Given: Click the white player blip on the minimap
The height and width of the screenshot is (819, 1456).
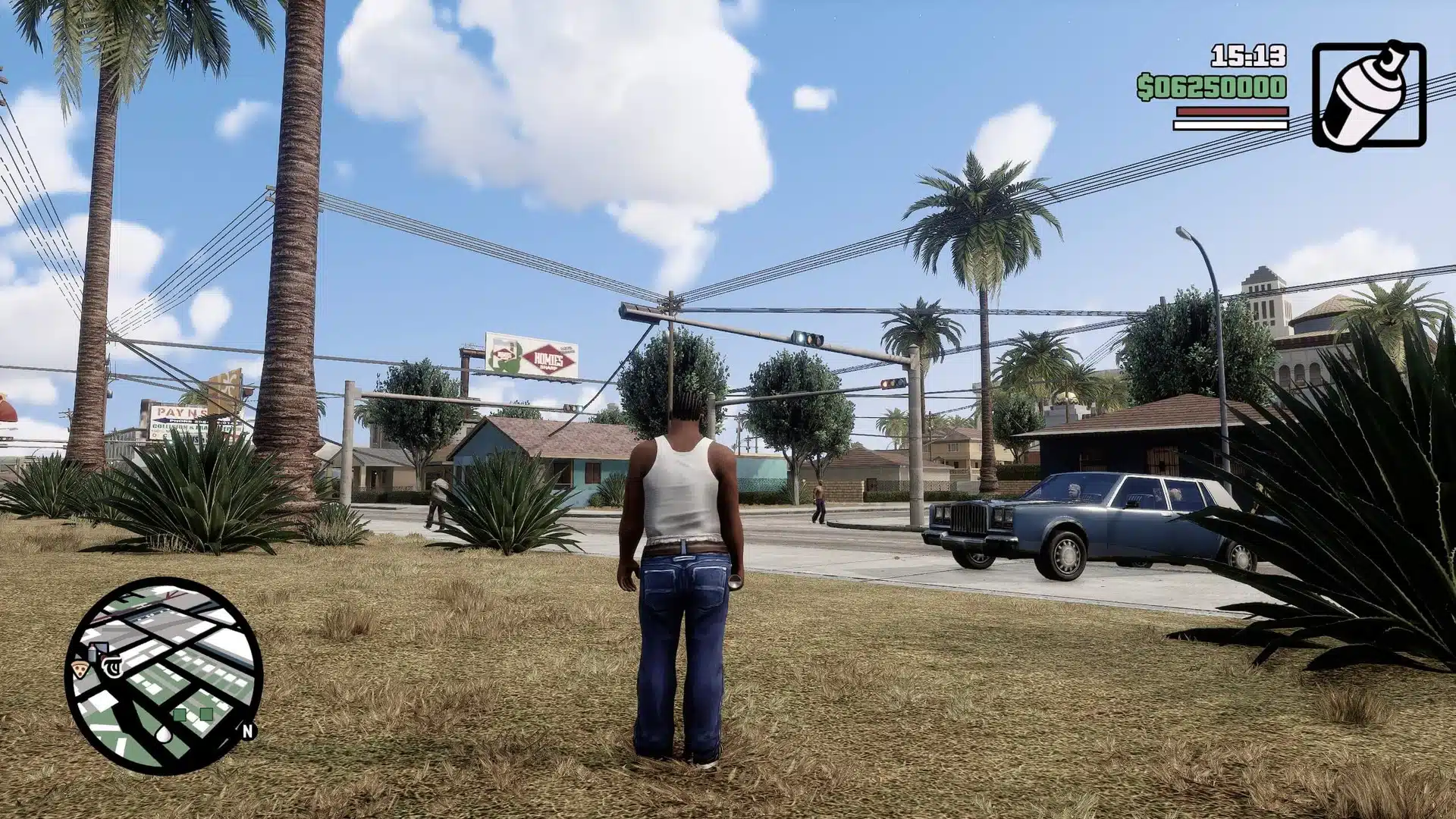Looking at the screenshot, I should point(164,735).
